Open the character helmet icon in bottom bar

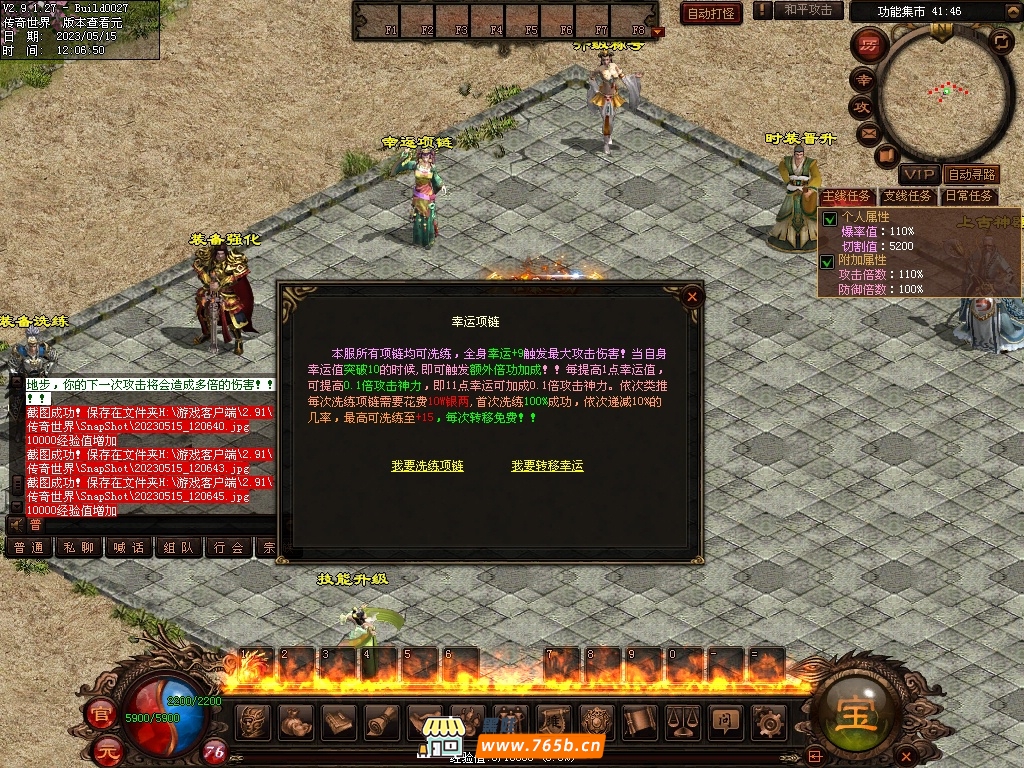(x=252, y=720)
